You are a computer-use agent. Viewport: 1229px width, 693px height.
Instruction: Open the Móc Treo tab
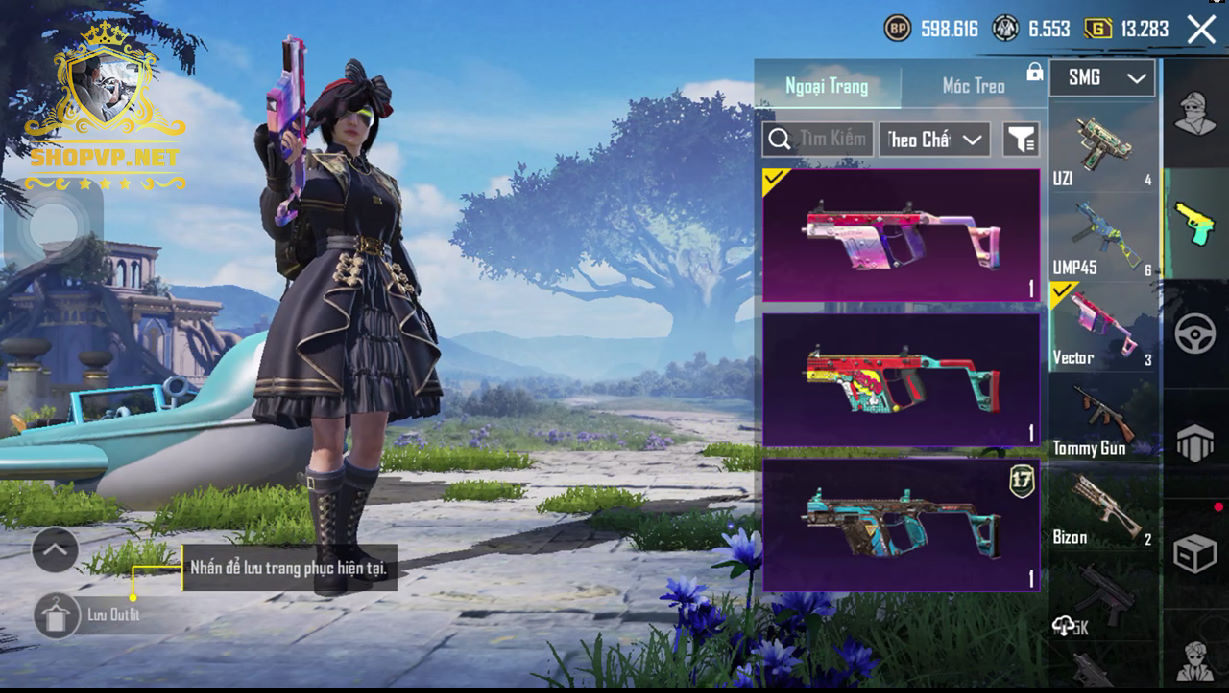click(x=973, y=86)
